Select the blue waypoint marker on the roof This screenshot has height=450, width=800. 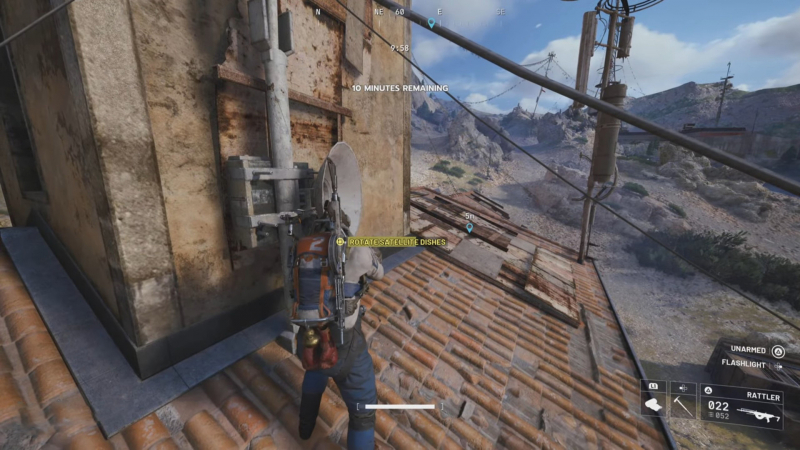pos(470,228)
